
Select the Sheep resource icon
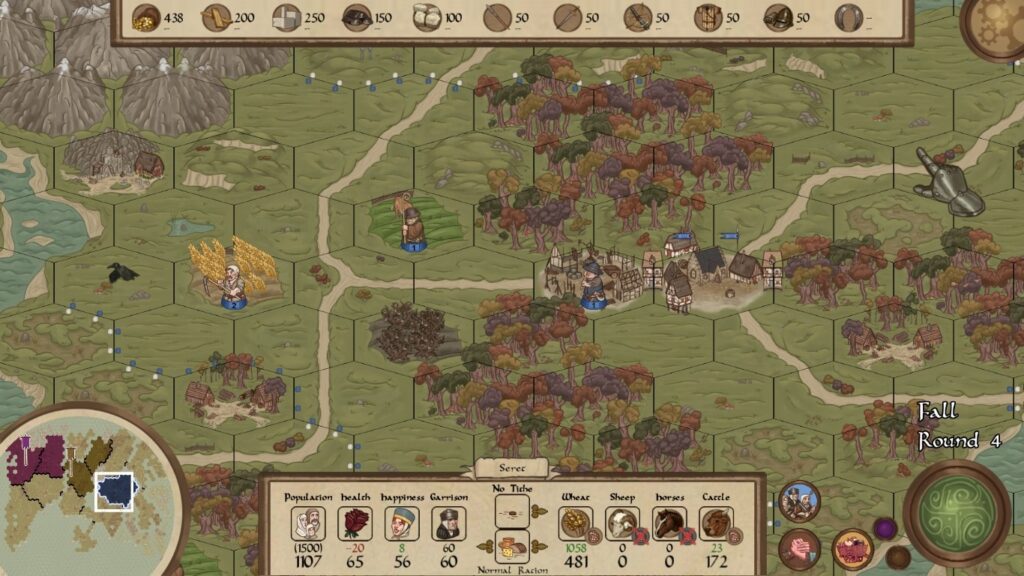(621, 523)
